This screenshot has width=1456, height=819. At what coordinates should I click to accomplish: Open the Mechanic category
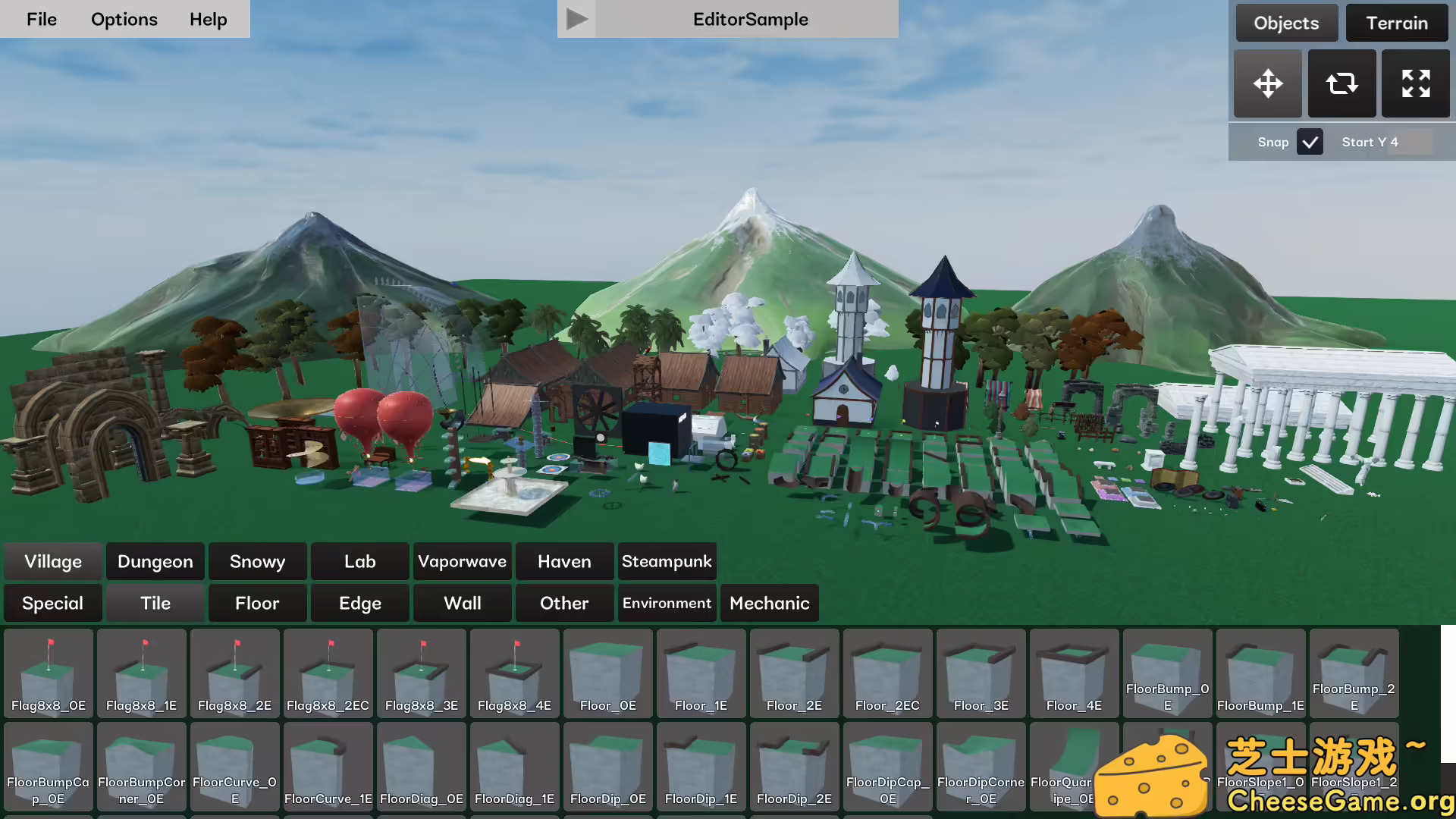(x=769, y=603)
